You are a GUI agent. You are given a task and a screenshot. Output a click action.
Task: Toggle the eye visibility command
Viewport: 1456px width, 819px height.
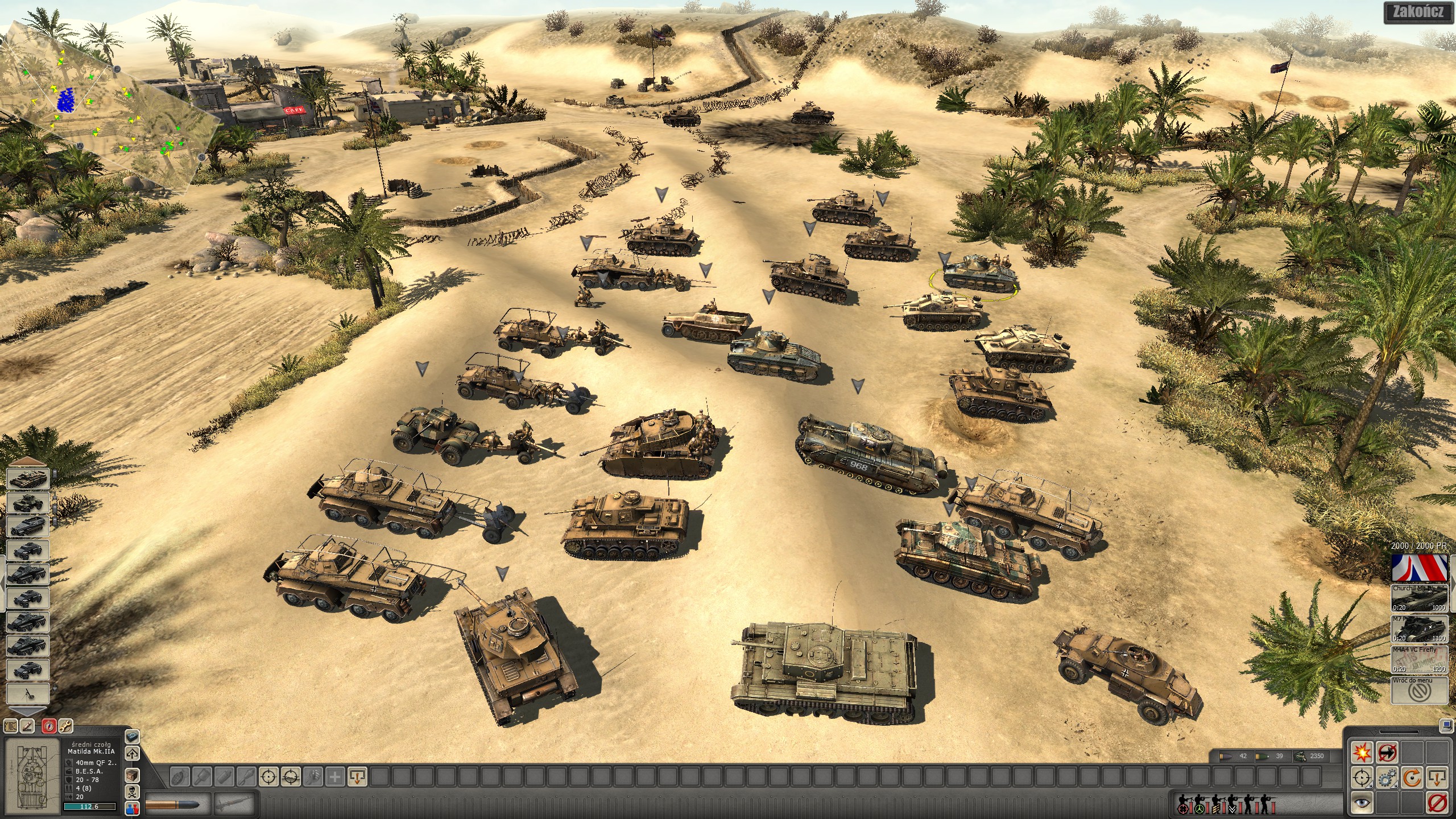1362,803
